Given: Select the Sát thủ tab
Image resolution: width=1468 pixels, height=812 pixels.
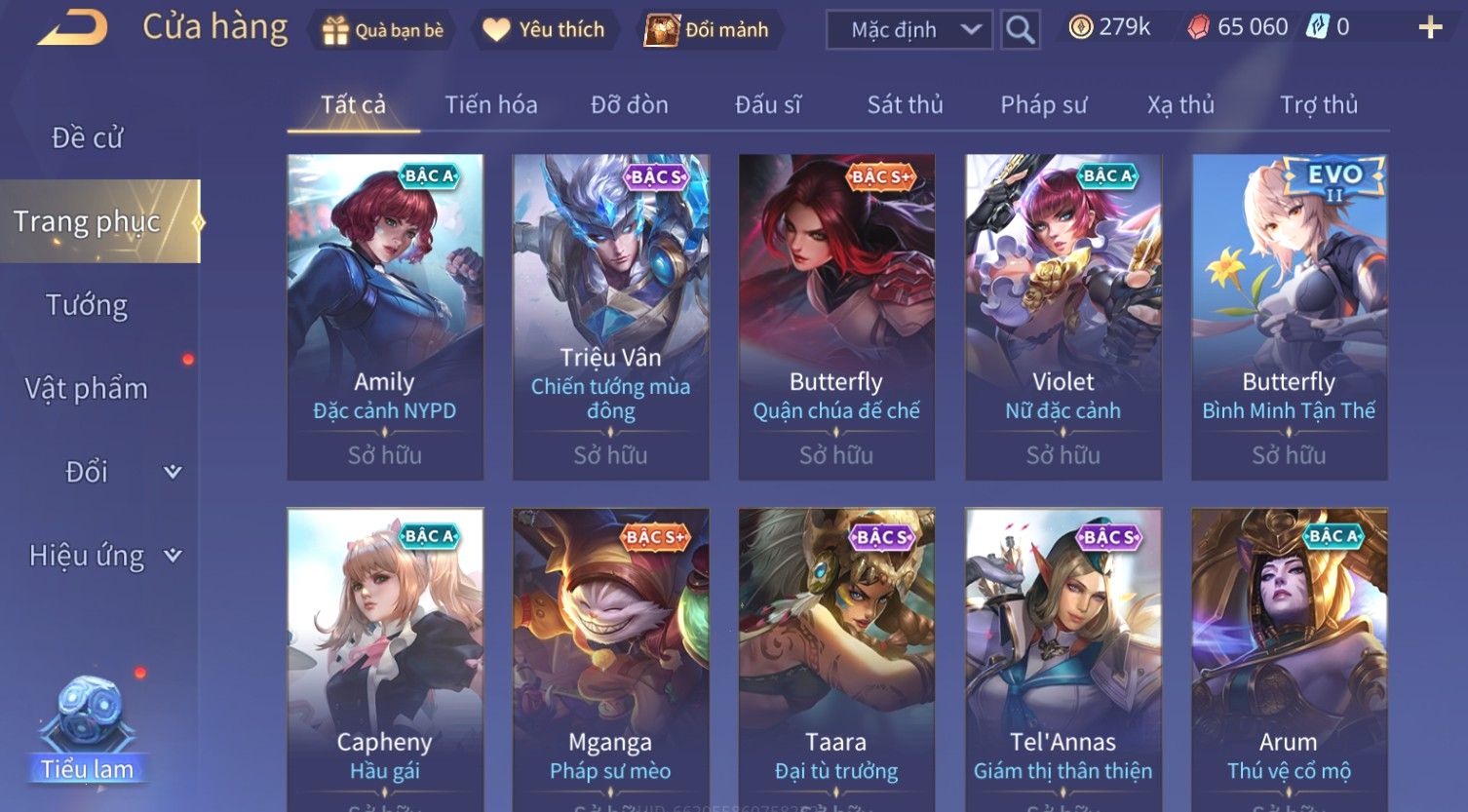Looking at the screenshot, I should pyautogui.click(x=905, y=104).
